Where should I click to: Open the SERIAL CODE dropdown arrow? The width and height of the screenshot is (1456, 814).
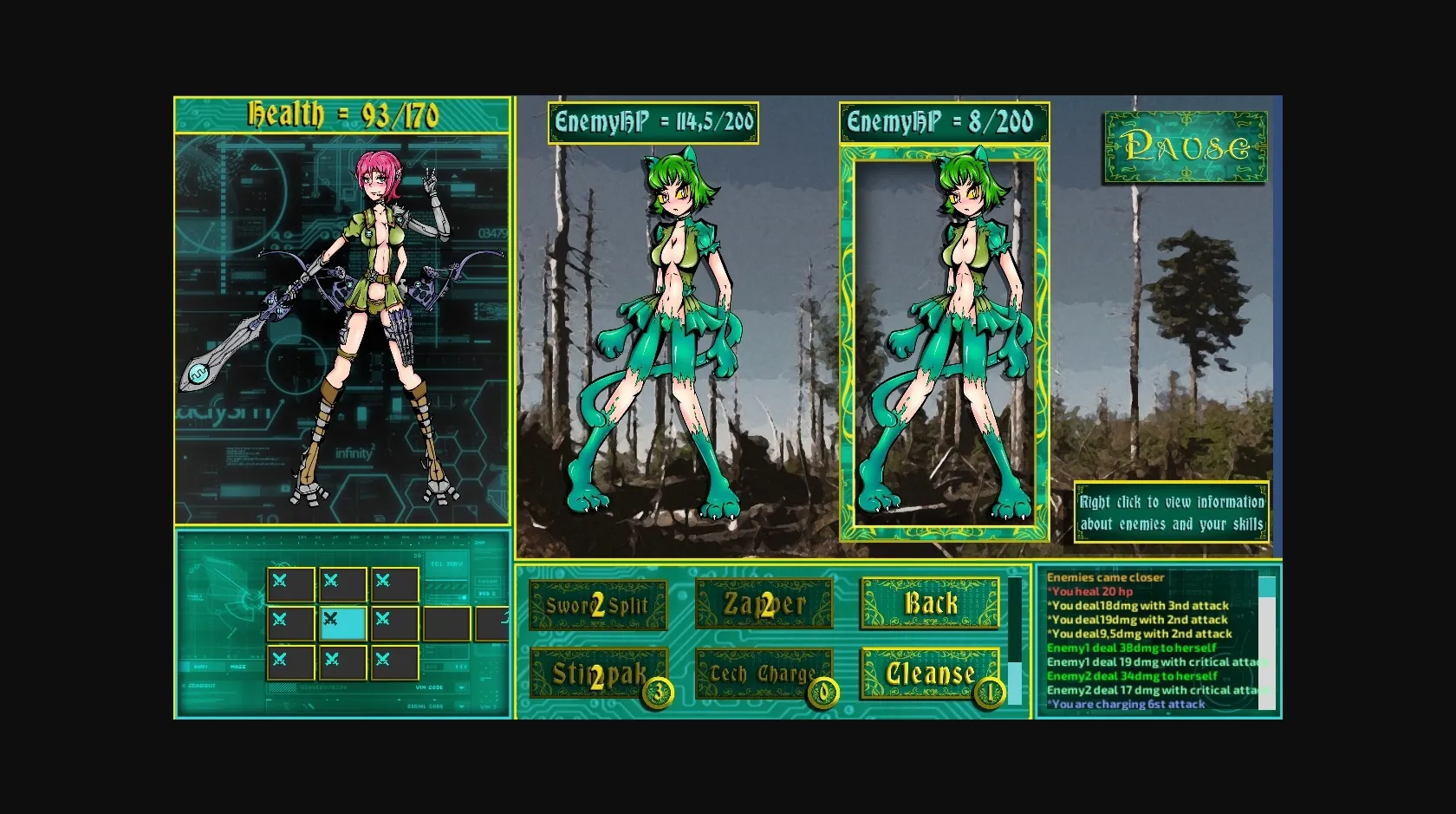[x=461, y=706]
